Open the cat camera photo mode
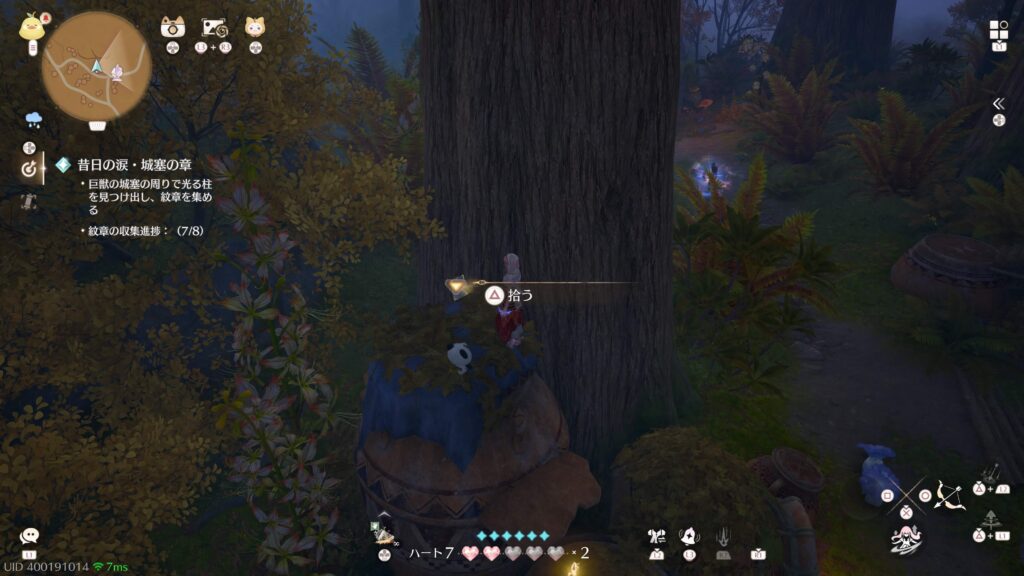The image size is (1024, 576). tap(173, 27)
